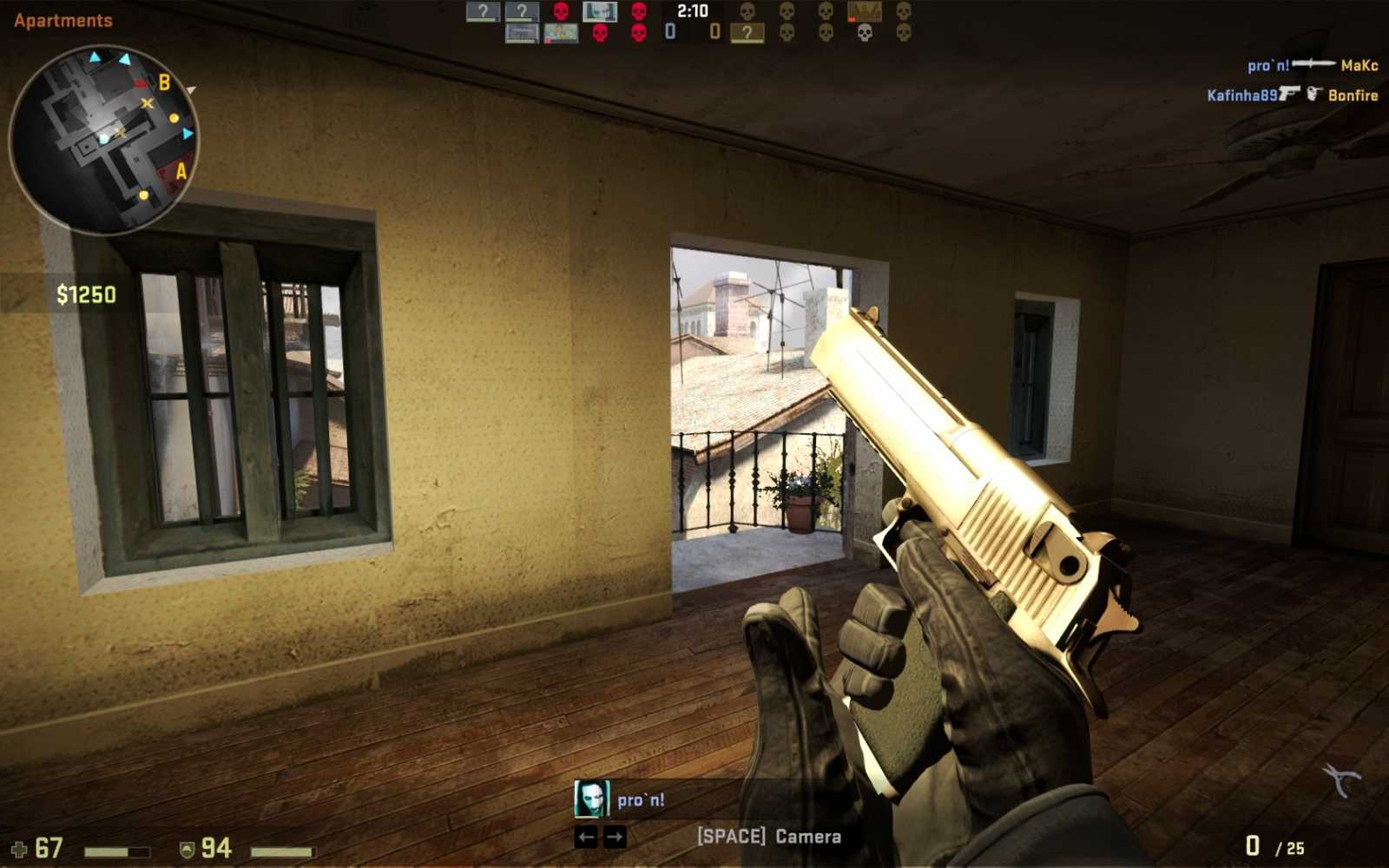Click the bomb site A marker on minimap
1389x868 pixels.
pos(181,172)
